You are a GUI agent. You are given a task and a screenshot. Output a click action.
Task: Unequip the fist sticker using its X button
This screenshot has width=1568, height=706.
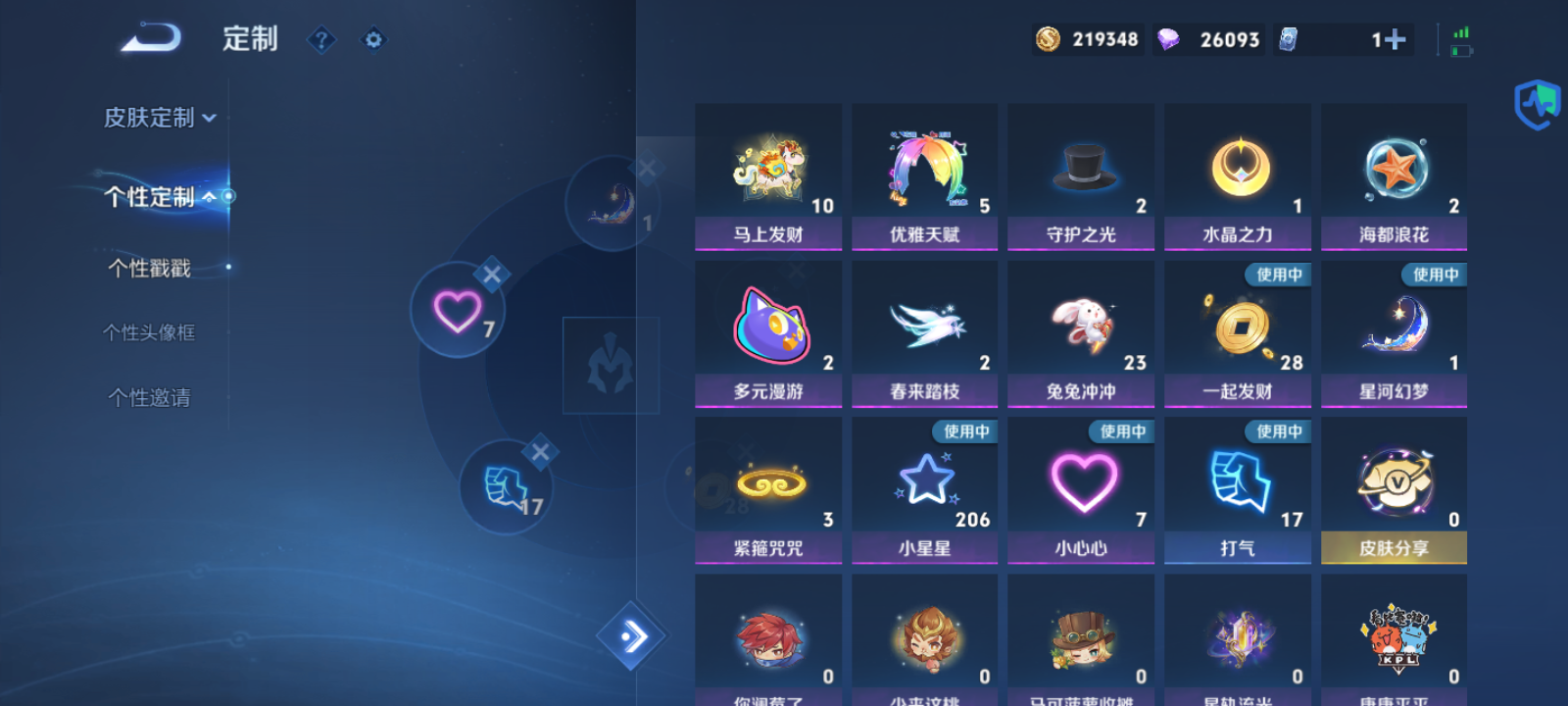click(x=539, y=451)
